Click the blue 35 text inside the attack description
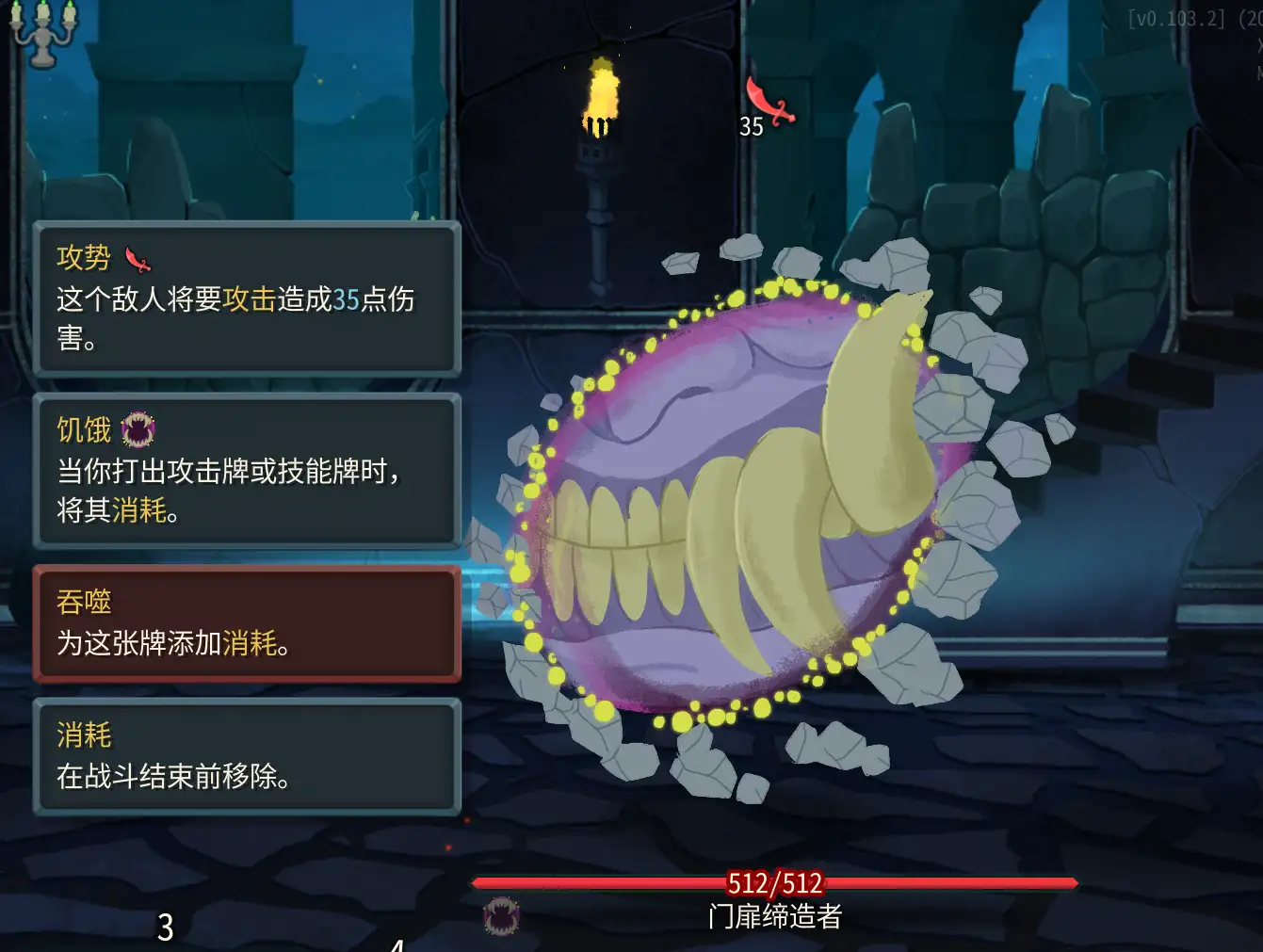 (x=346, y=300)
